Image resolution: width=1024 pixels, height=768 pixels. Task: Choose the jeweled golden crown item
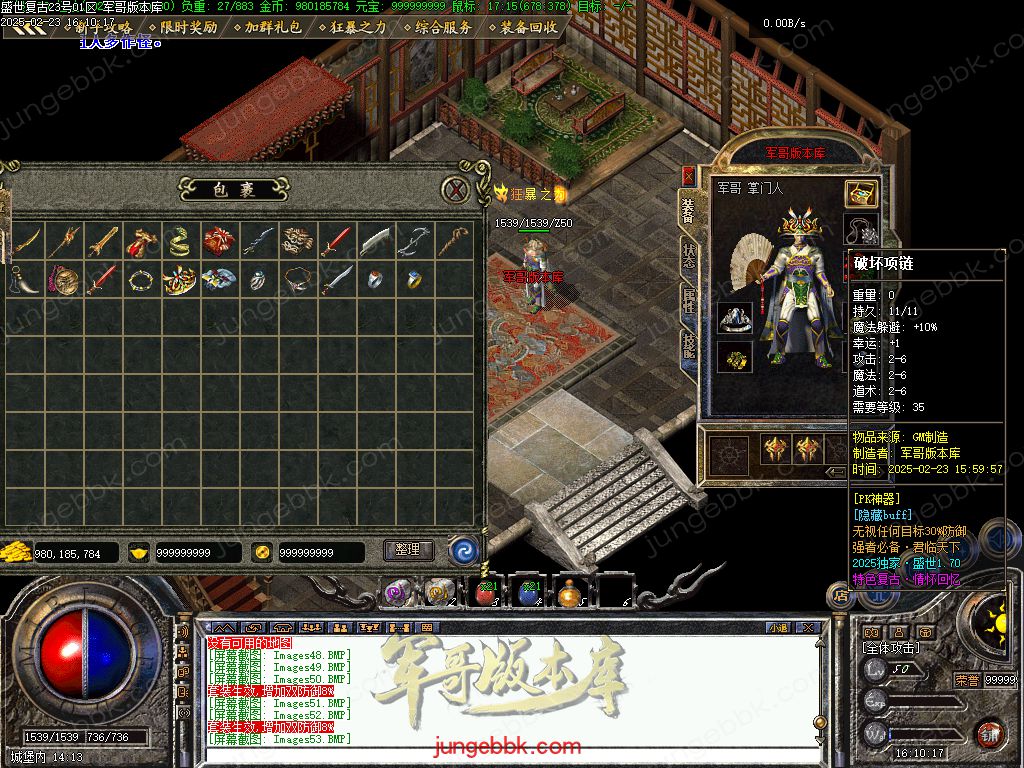[x=179, y=280]
